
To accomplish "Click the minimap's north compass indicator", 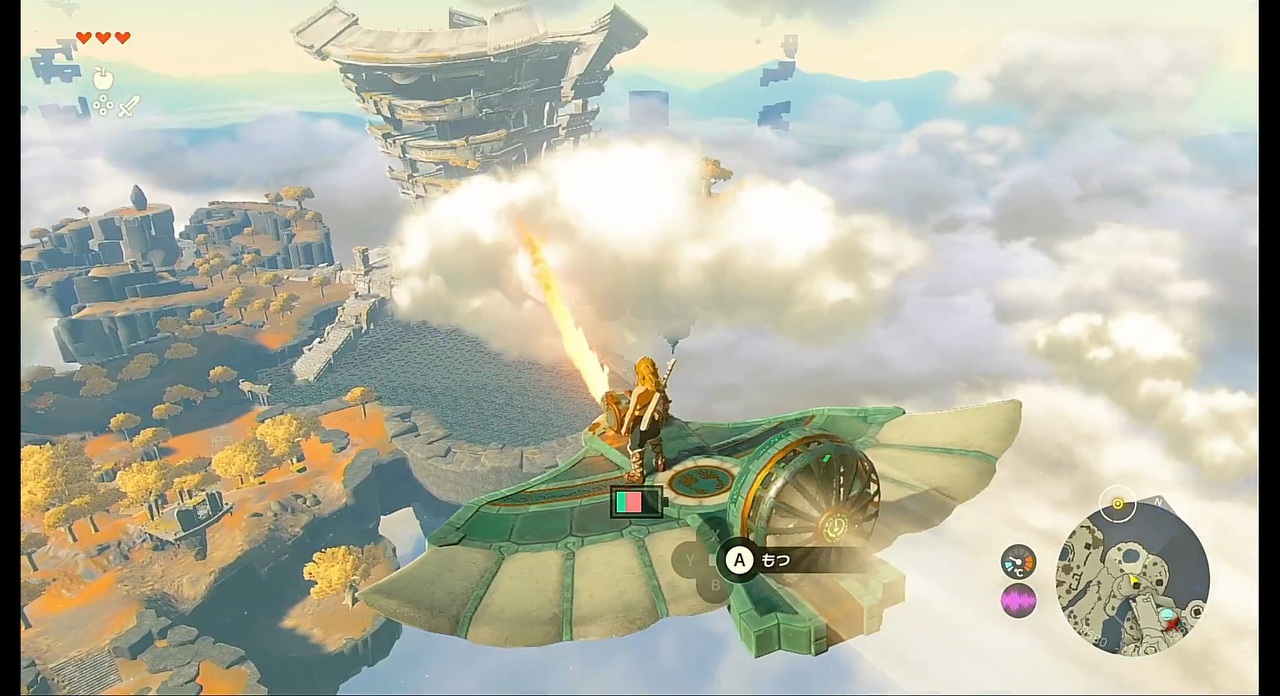I will click(x=1158, y=501).
